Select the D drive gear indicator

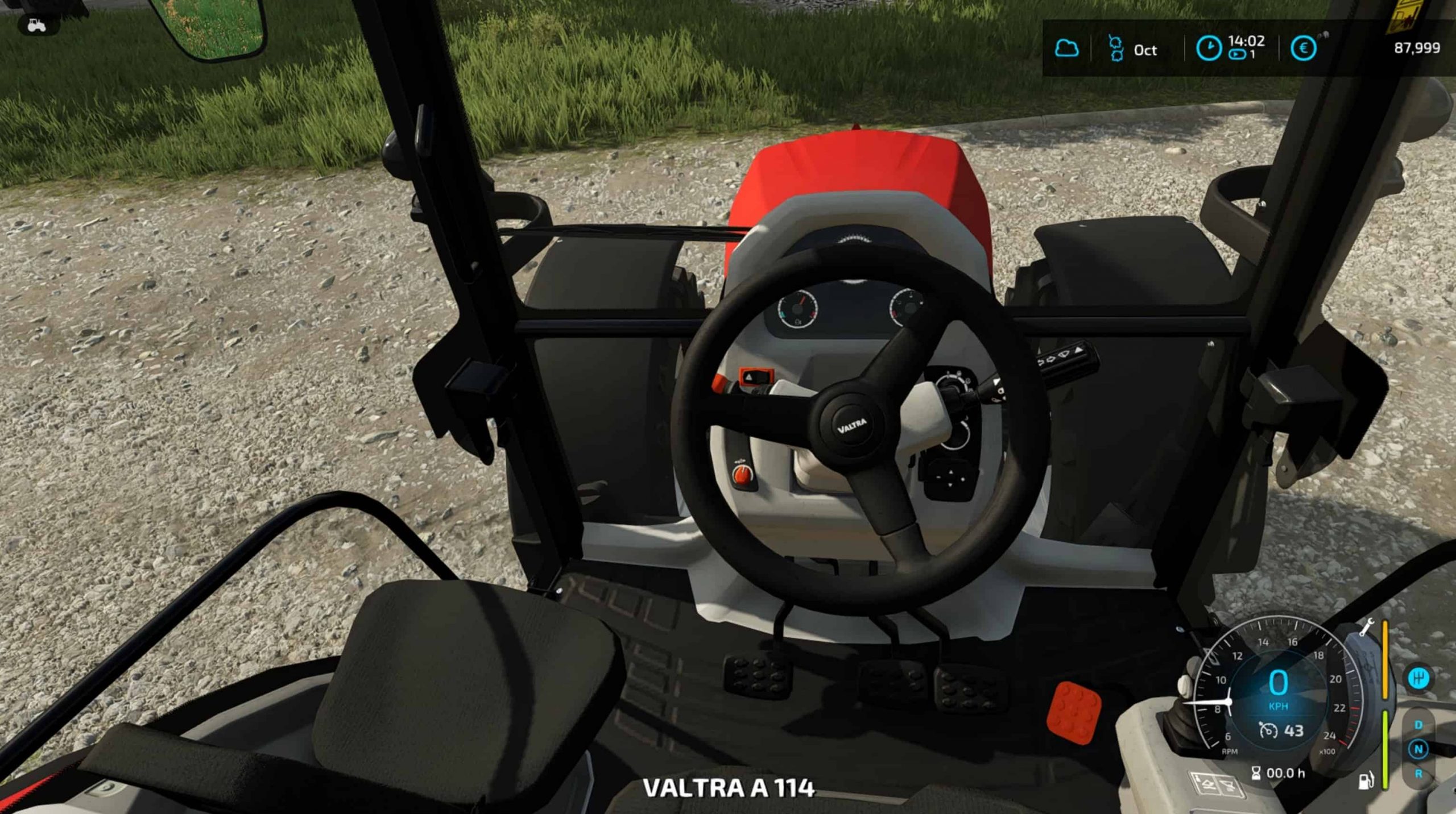click(1418, 725)
